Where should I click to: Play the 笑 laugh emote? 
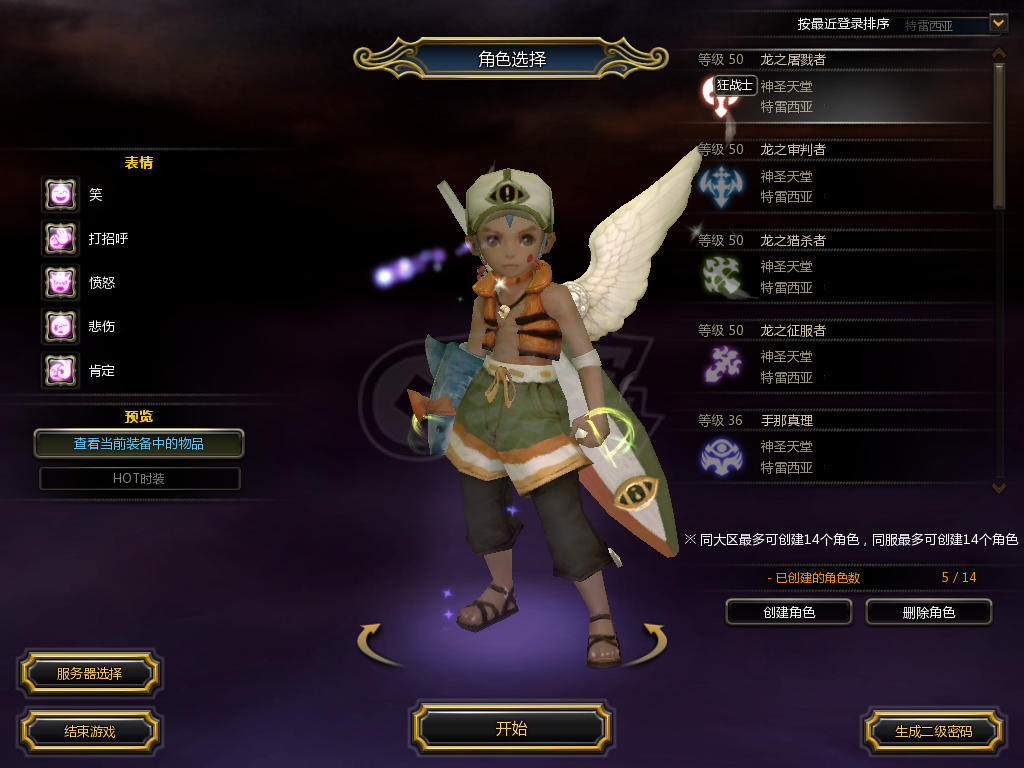coord(60,194)
